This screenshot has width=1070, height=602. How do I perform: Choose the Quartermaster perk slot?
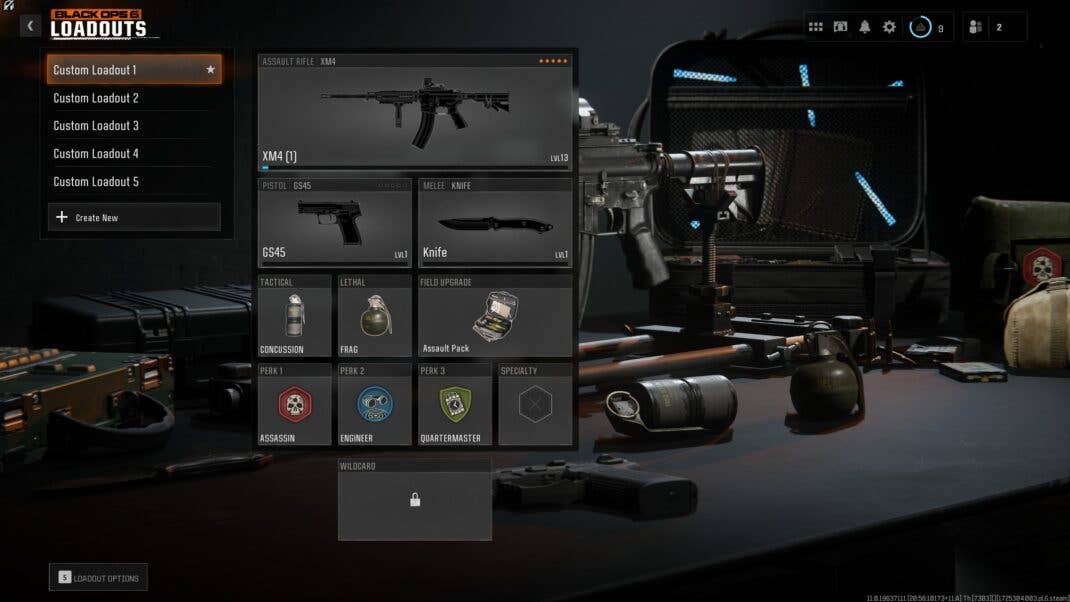point(455,404)
